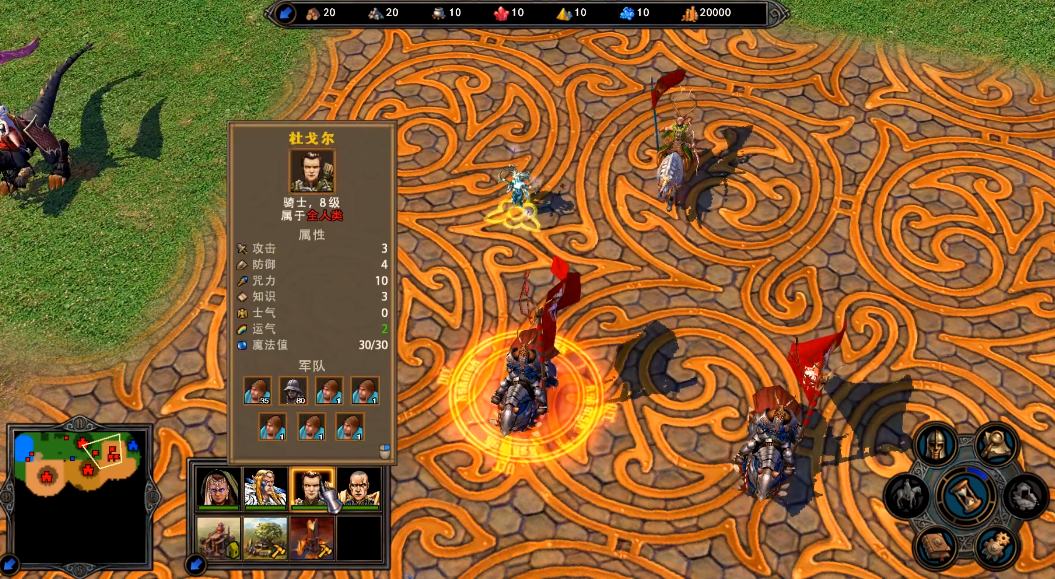End the turn with the hourglass button
This screenshot has height=579, width=1055.
[967, 496]
